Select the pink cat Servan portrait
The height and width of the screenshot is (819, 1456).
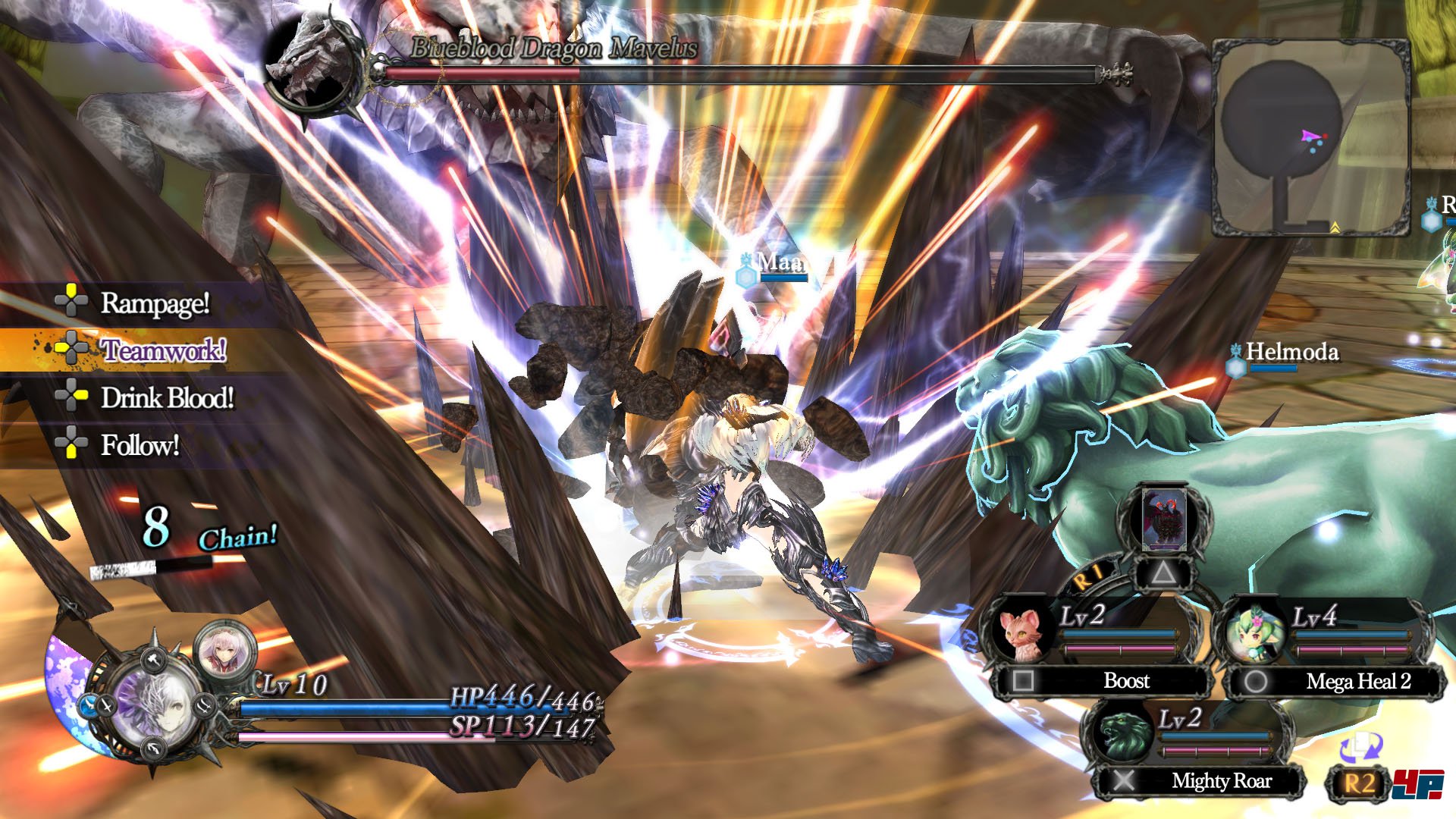click(1019, 634)
